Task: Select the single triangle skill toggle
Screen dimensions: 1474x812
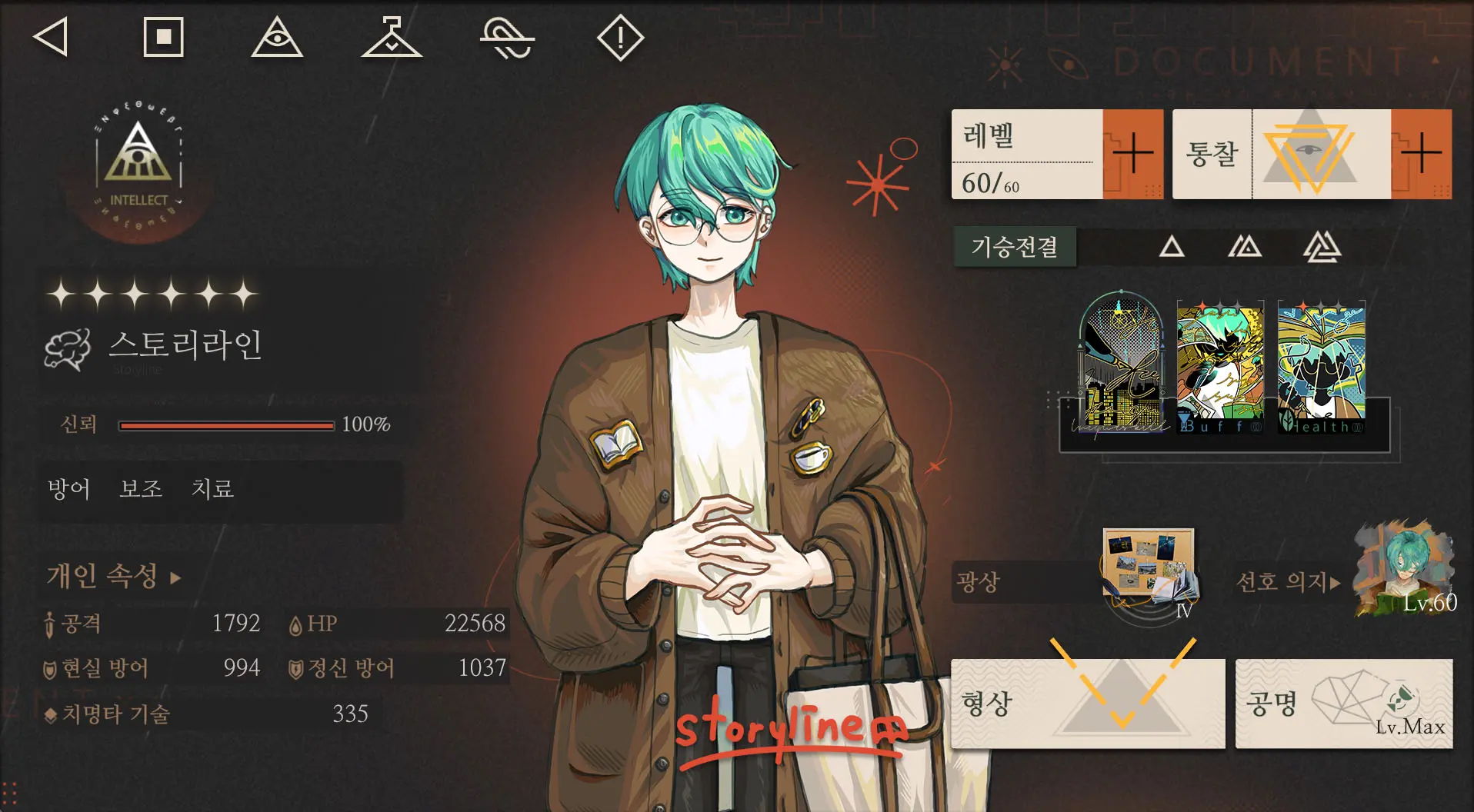Action: 1172,248
